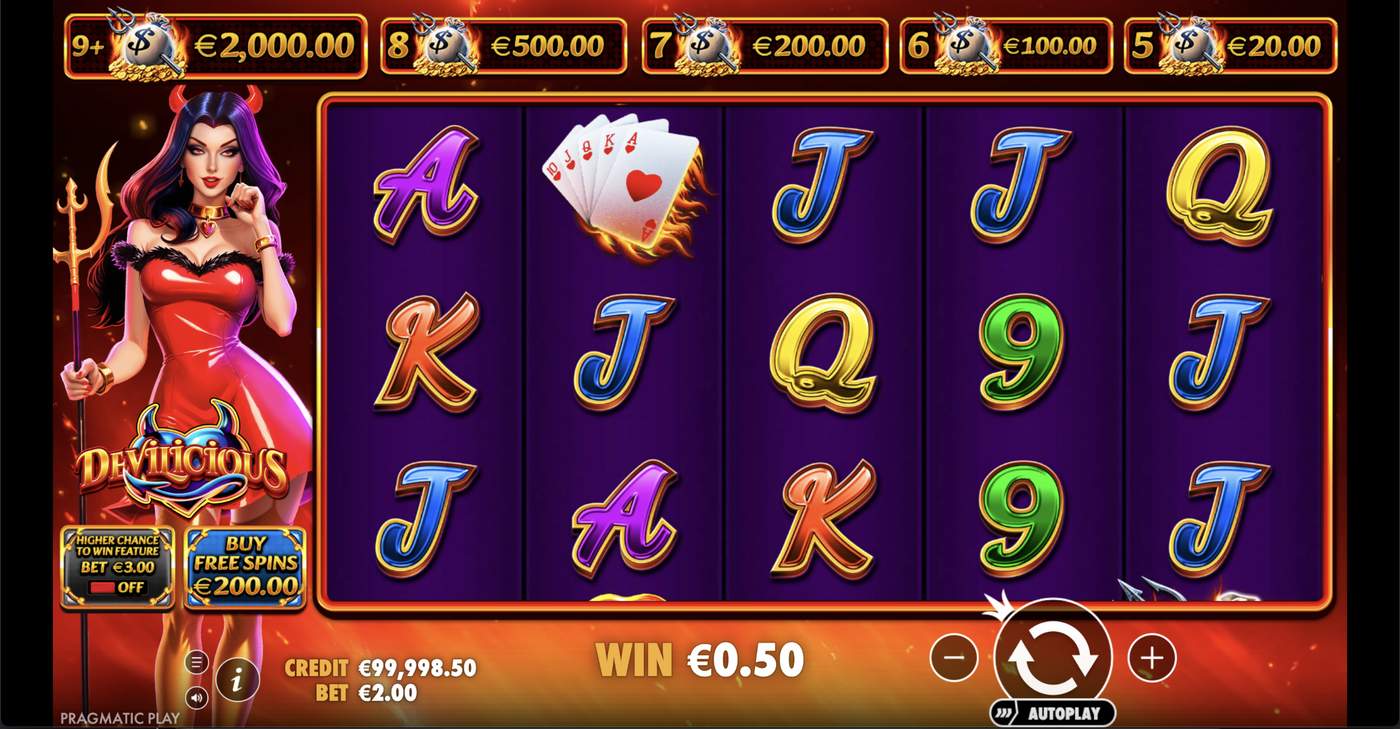Mute the sound with the speaker icon
Image resolution: width=1400 pixels, height=729 pixels.
click(x=197, y=697)
